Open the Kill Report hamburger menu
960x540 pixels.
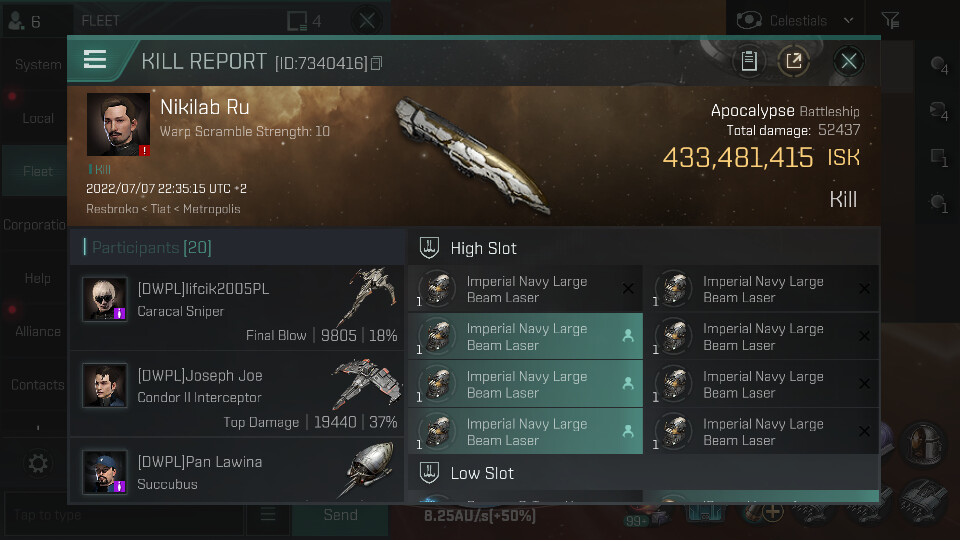tap(95, 60)
